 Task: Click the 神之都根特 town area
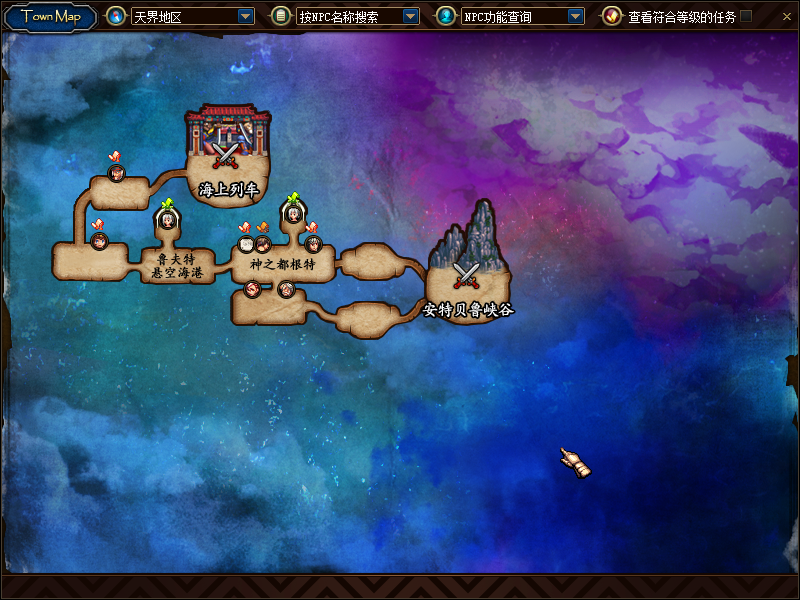282,264
